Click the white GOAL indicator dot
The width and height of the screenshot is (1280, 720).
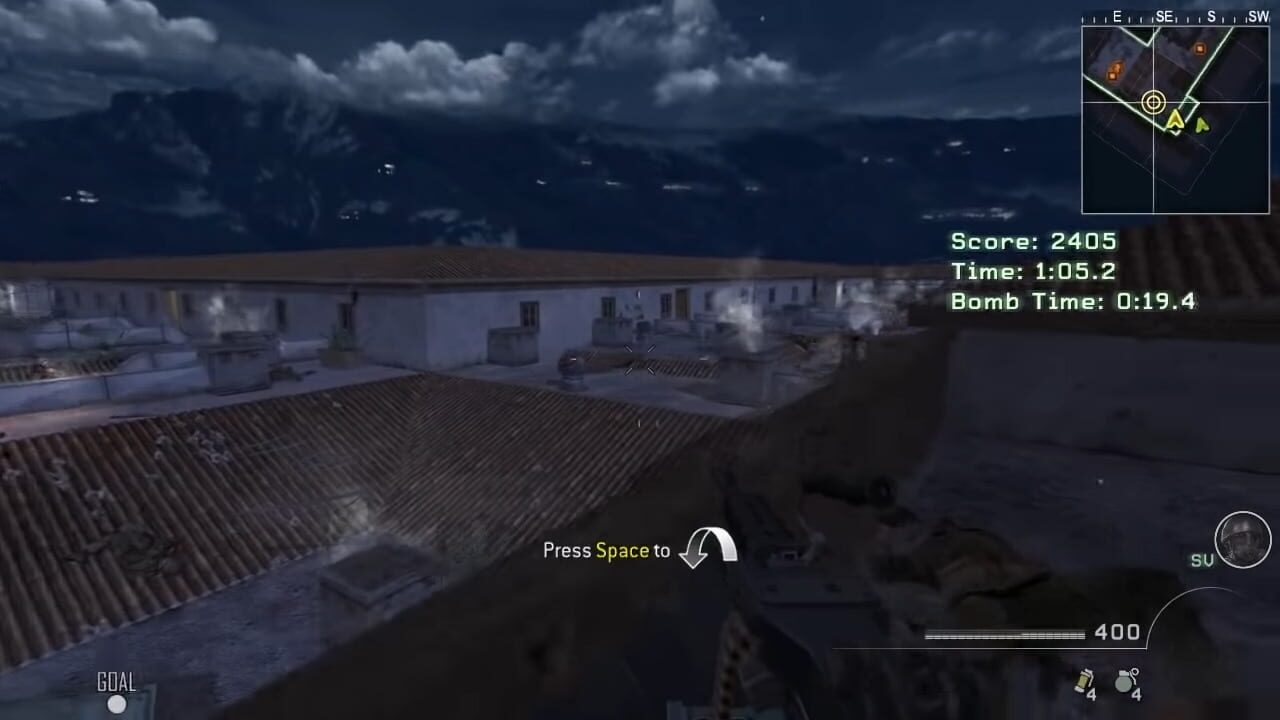click(117, 703)
